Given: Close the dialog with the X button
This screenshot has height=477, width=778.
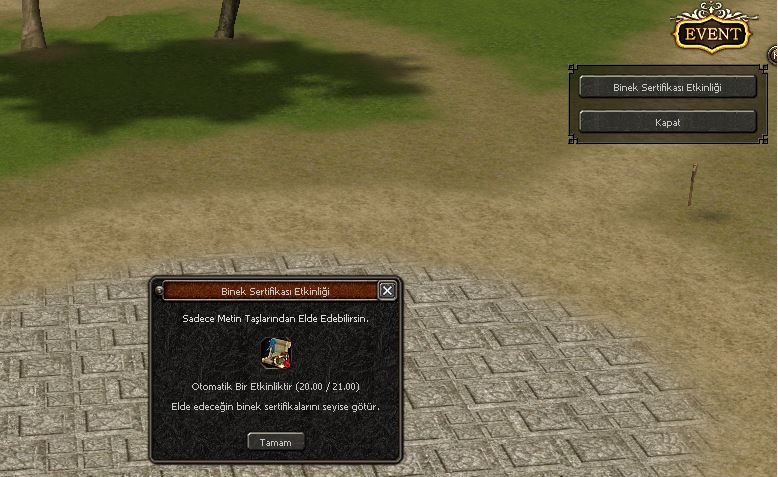Looking at the screenshot, I should [x=387, y=291].
